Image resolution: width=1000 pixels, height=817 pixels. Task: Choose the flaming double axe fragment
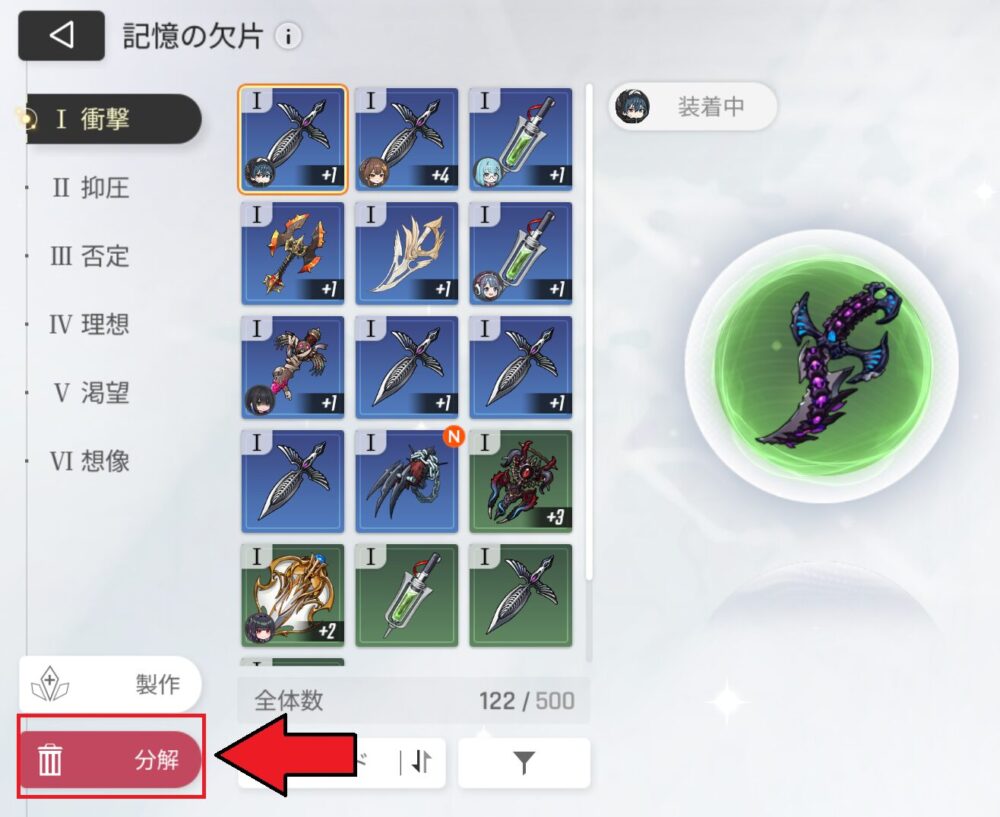(293, 253)
